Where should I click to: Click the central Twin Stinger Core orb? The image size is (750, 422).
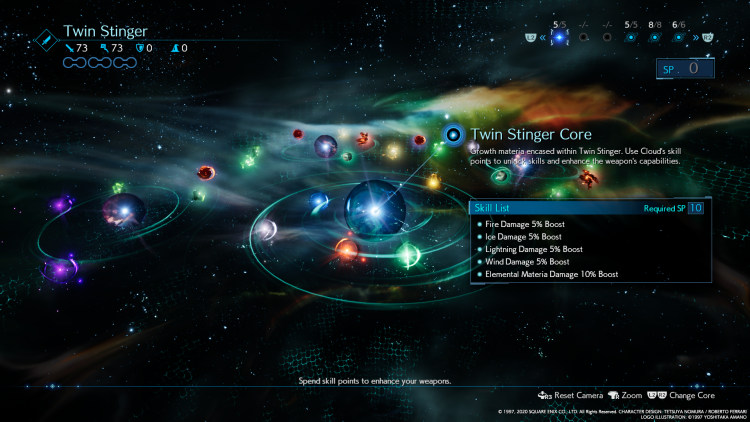coord(375,207)
